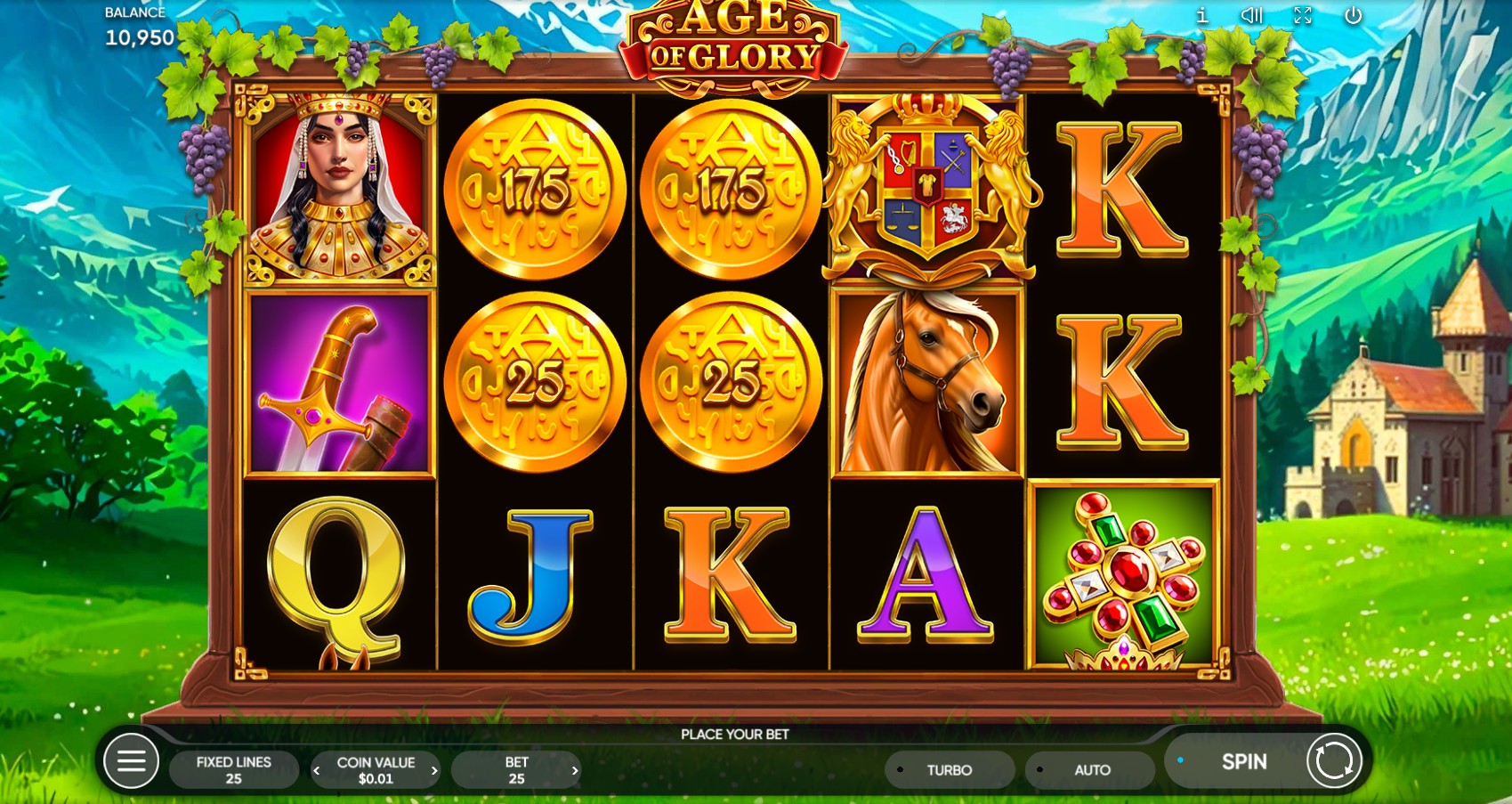Open the hamburger menu
The width and height of the screenshot is (1512, 804).
[x=131, y=761]
